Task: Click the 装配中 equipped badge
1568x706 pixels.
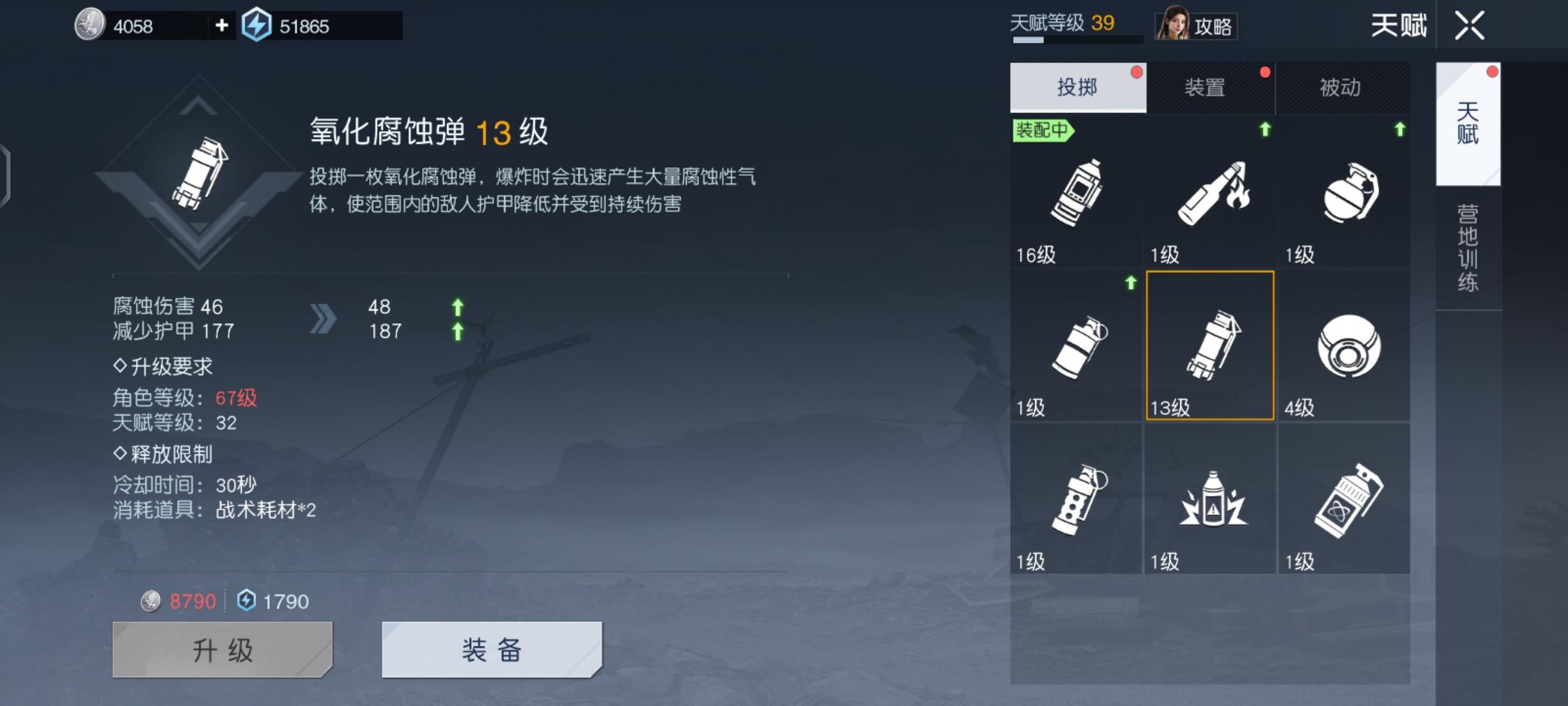Action: [x=1043, y=131]
